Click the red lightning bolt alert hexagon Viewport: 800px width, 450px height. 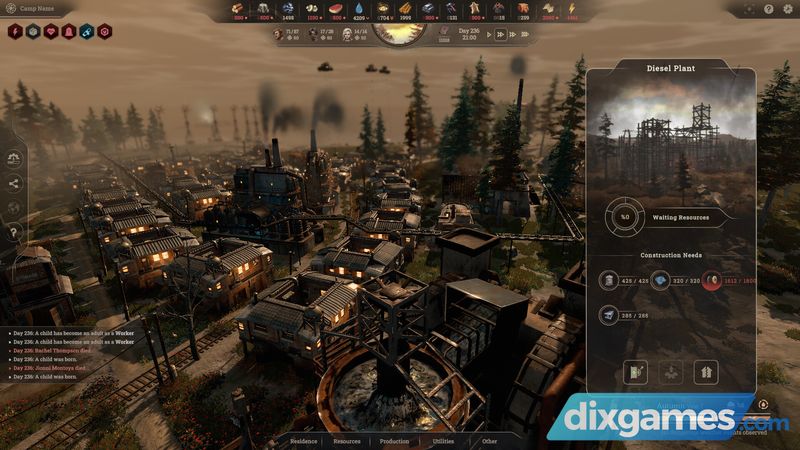[x=16, y=31]
